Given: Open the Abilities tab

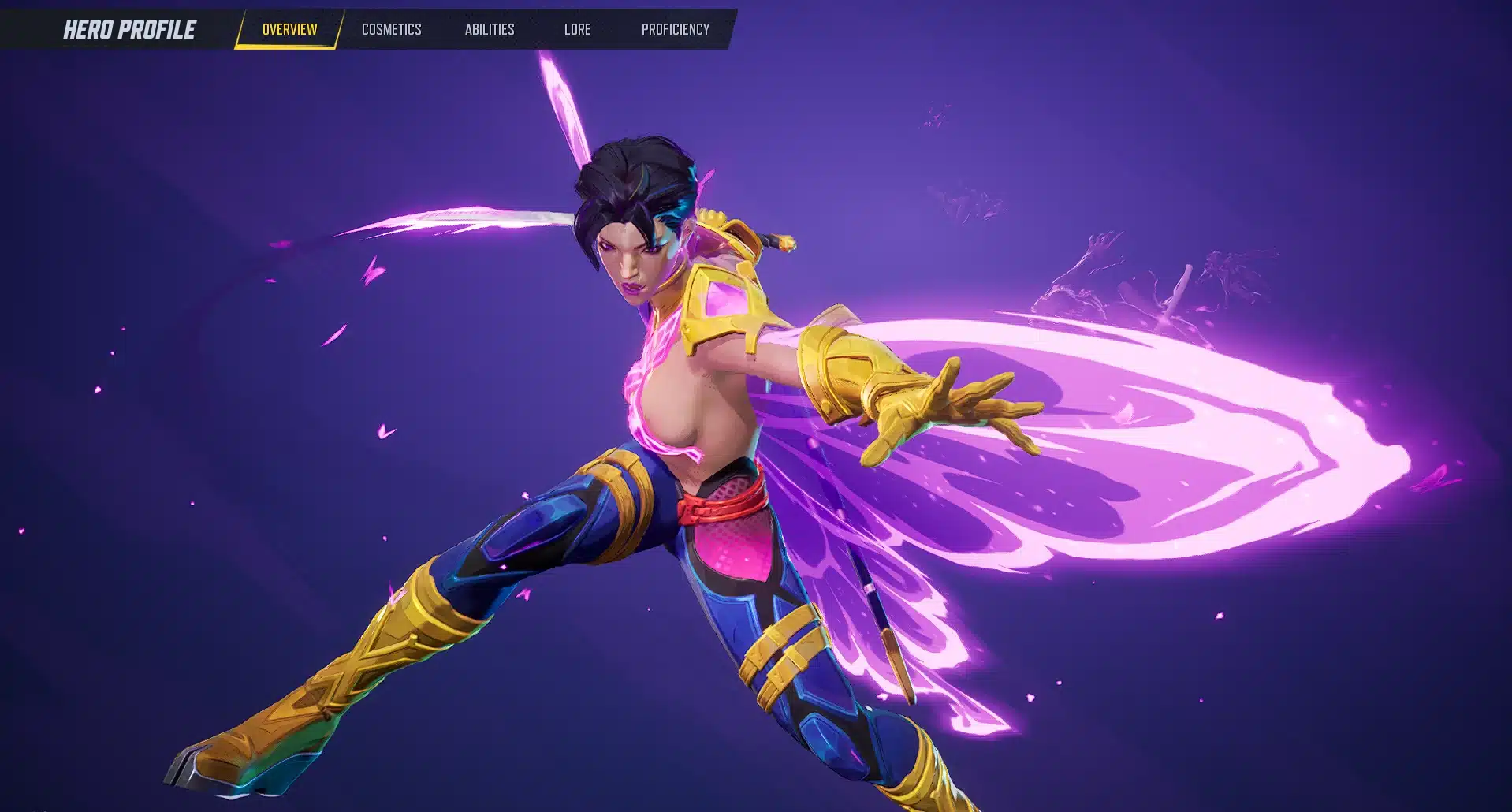Looking at the screenshot, I should click(x=490, y=29).
